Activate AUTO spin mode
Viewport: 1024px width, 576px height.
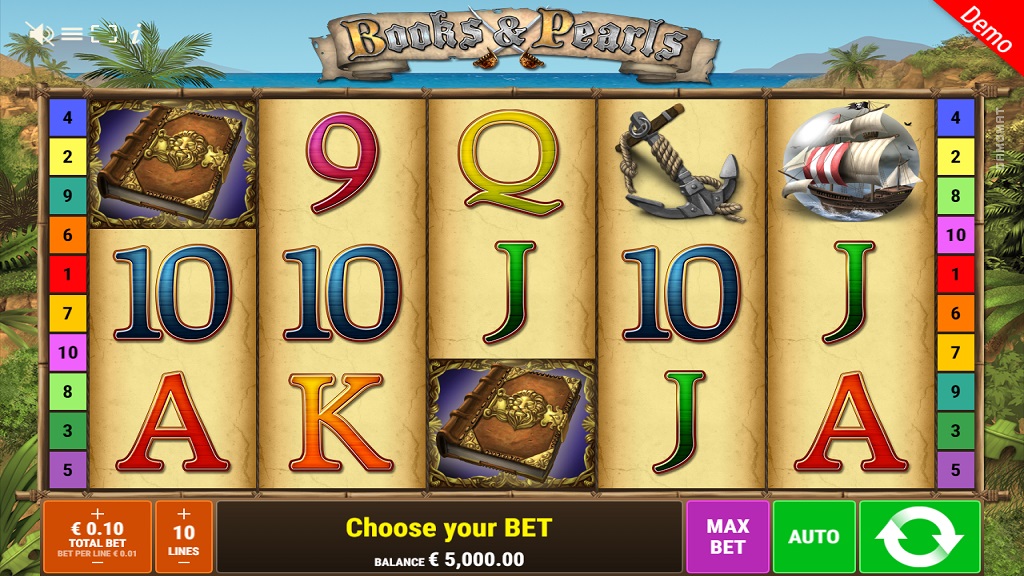click(x=814, y=537)
